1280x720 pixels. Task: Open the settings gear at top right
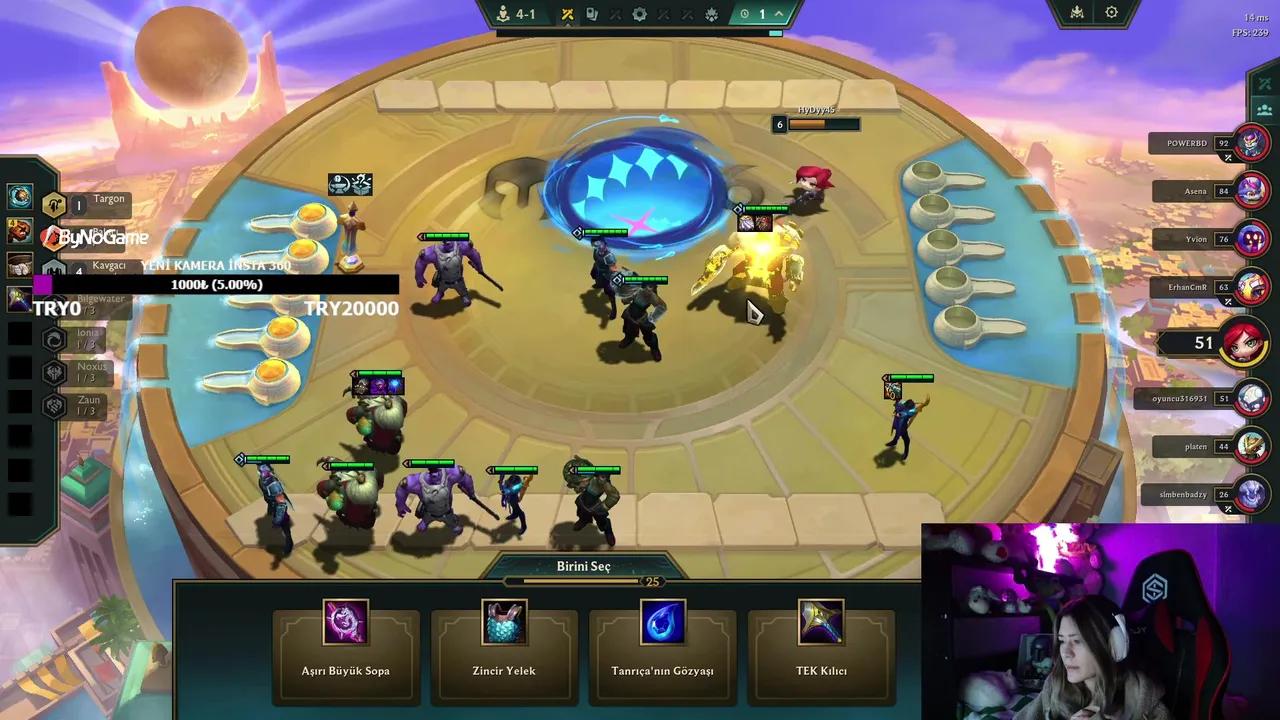pyautogui.click(x=1111, y=13)
